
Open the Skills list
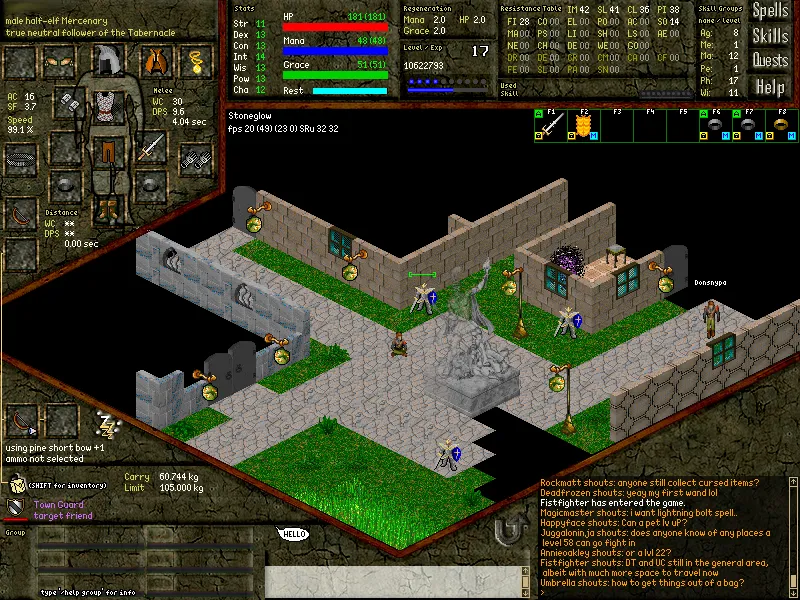coord(770,37)
